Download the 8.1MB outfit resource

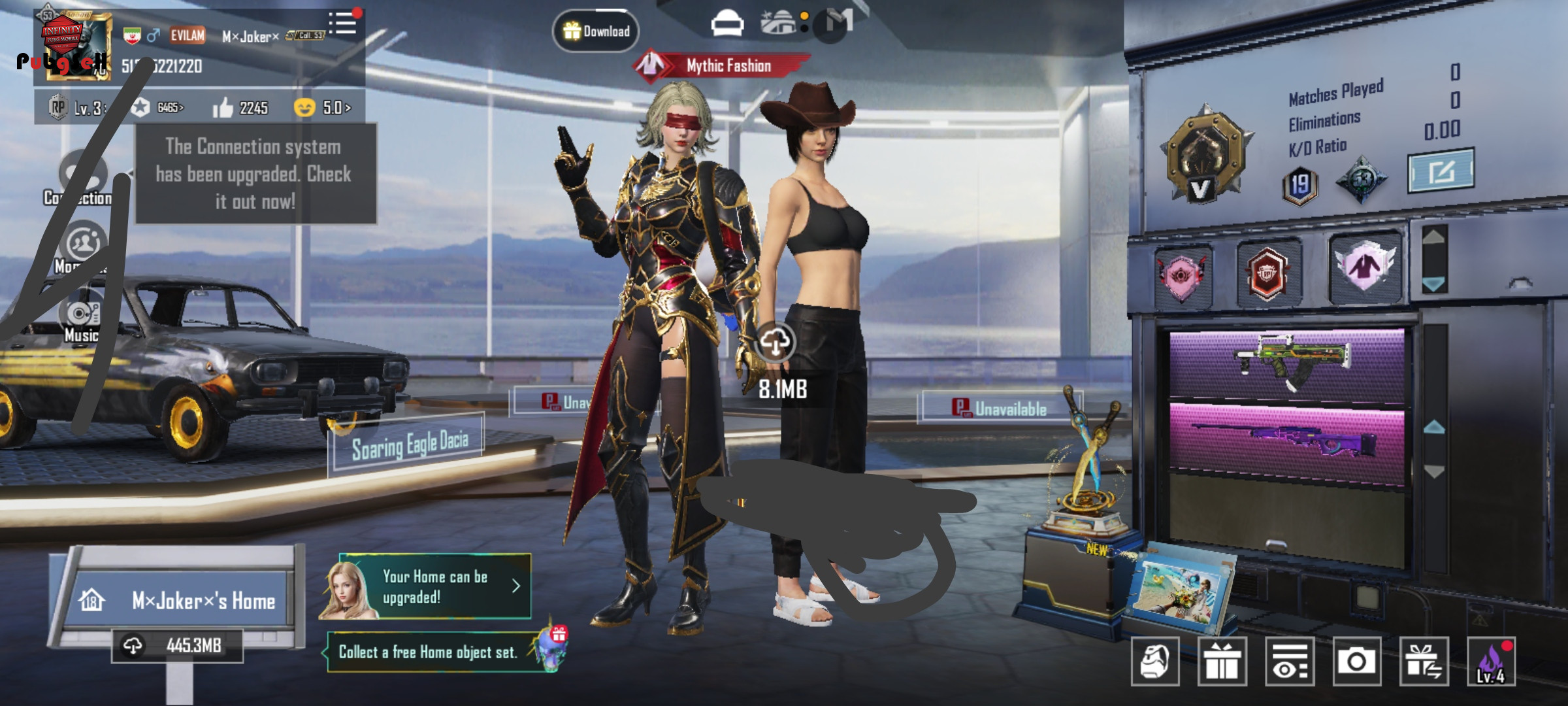click(776, 342)
